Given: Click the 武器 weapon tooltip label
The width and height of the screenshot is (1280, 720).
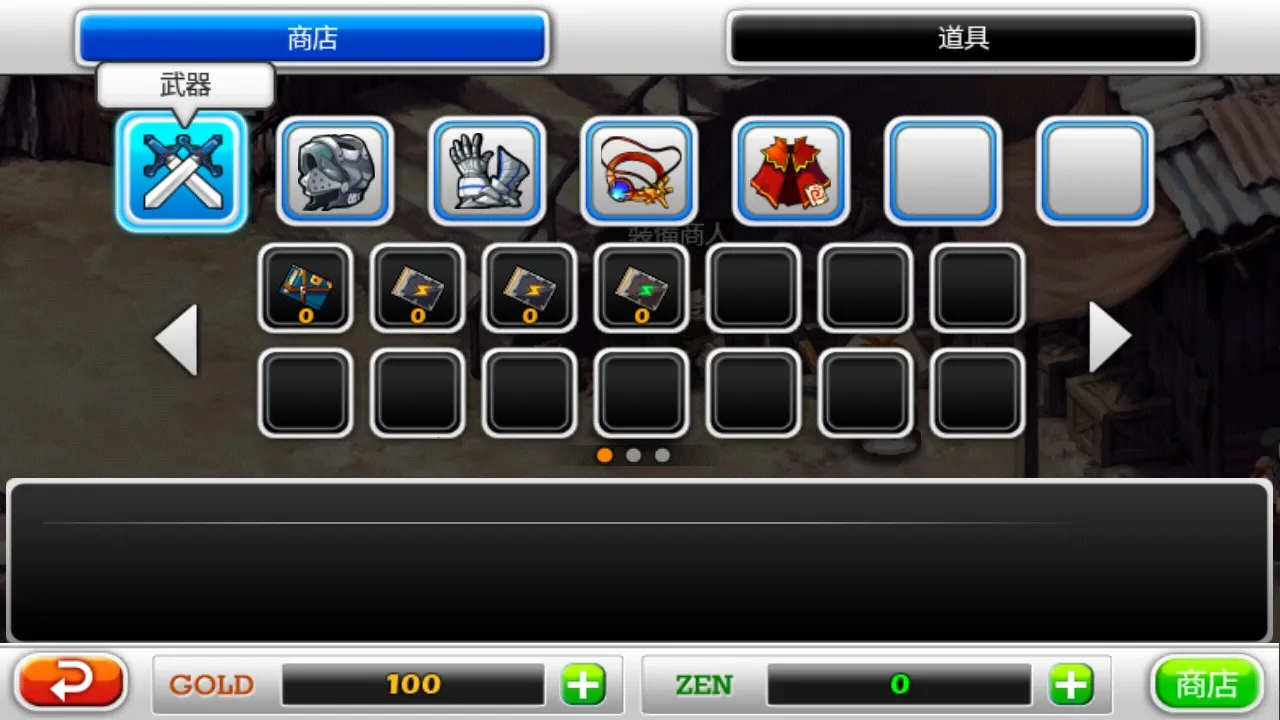Looking at the screenshot, I should (185, 85).
